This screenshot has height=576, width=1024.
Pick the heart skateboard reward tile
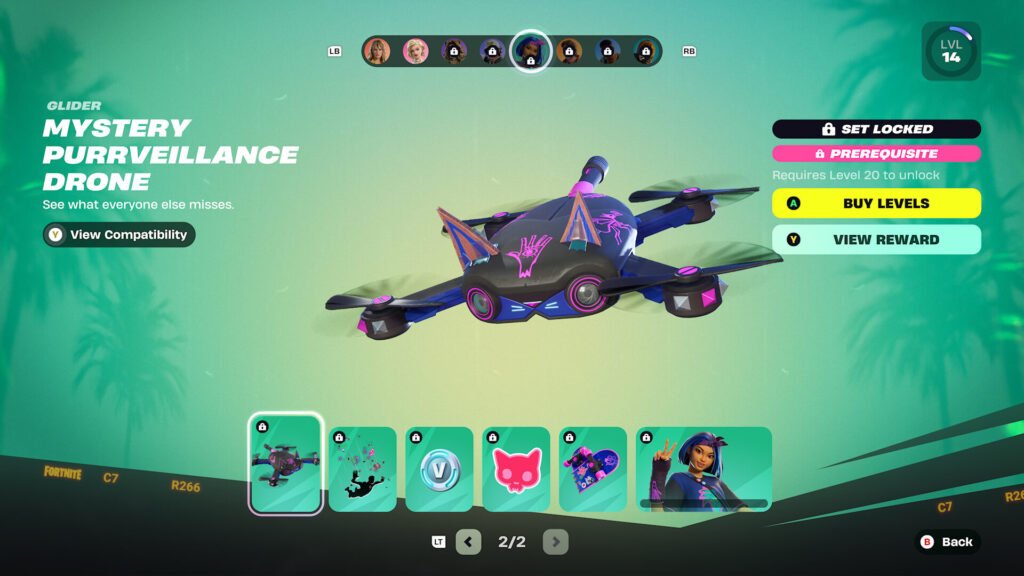tap(593, 469)
